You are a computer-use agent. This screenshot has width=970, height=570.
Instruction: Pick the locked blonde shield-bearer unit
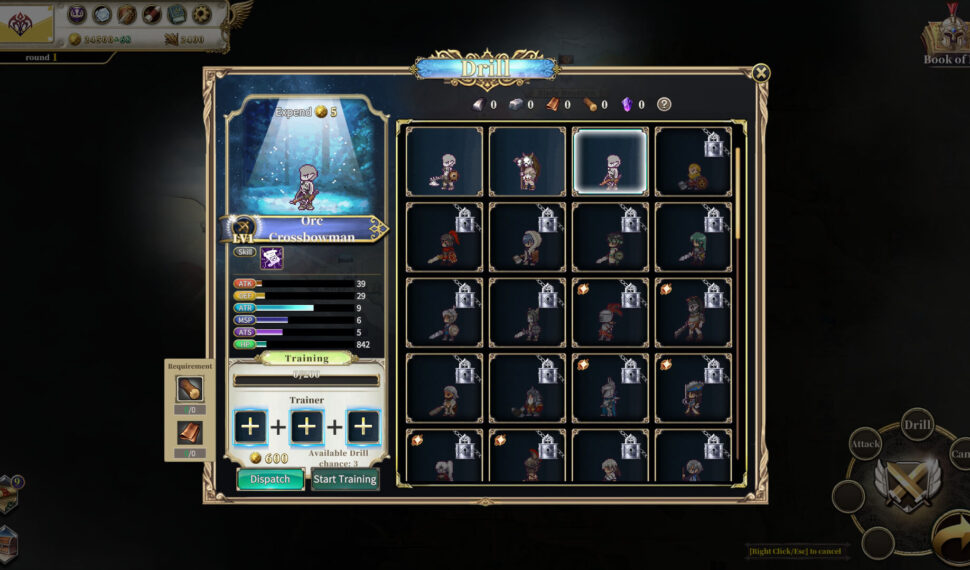pyautogui.click(x=693, y=161)
